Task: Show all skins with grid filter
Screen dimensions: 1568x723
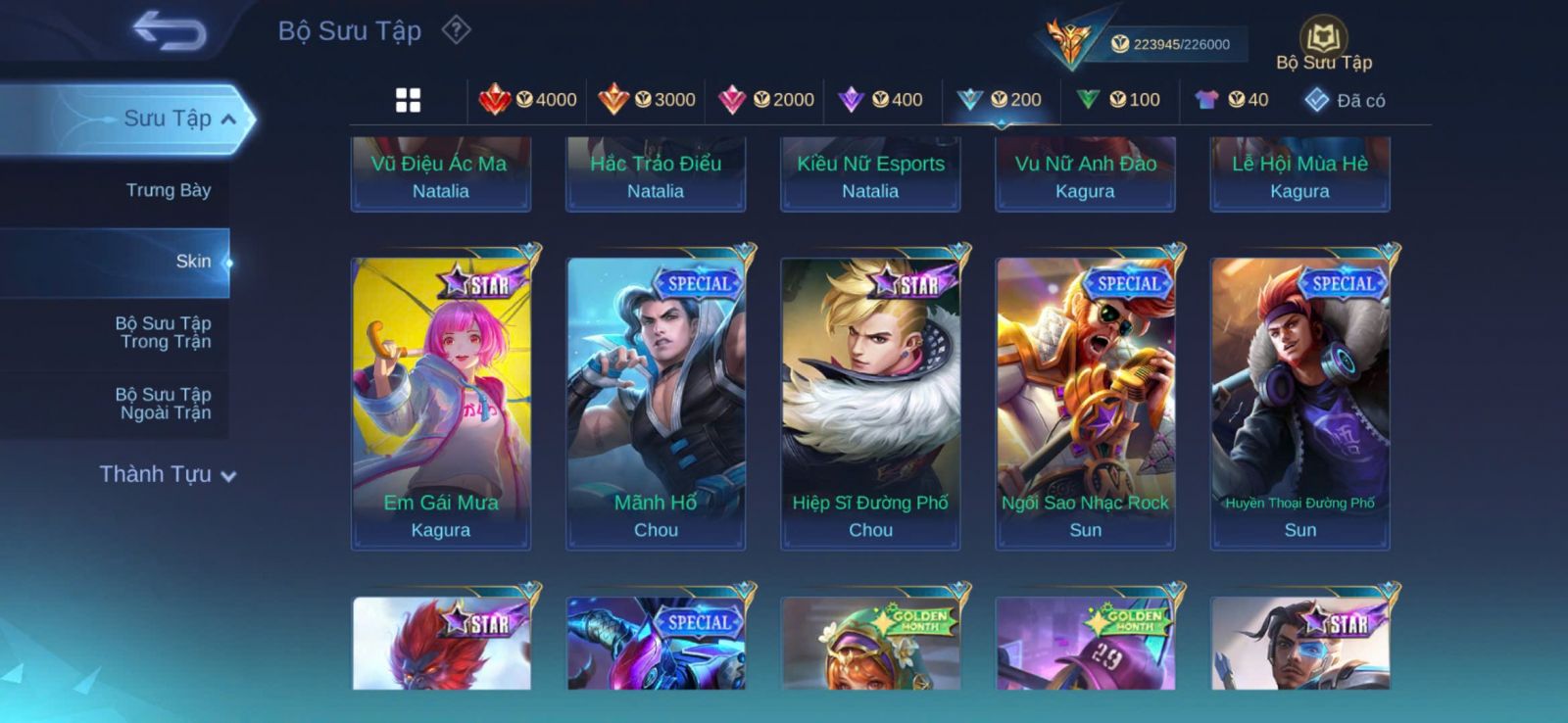Action: click(408, 100)
